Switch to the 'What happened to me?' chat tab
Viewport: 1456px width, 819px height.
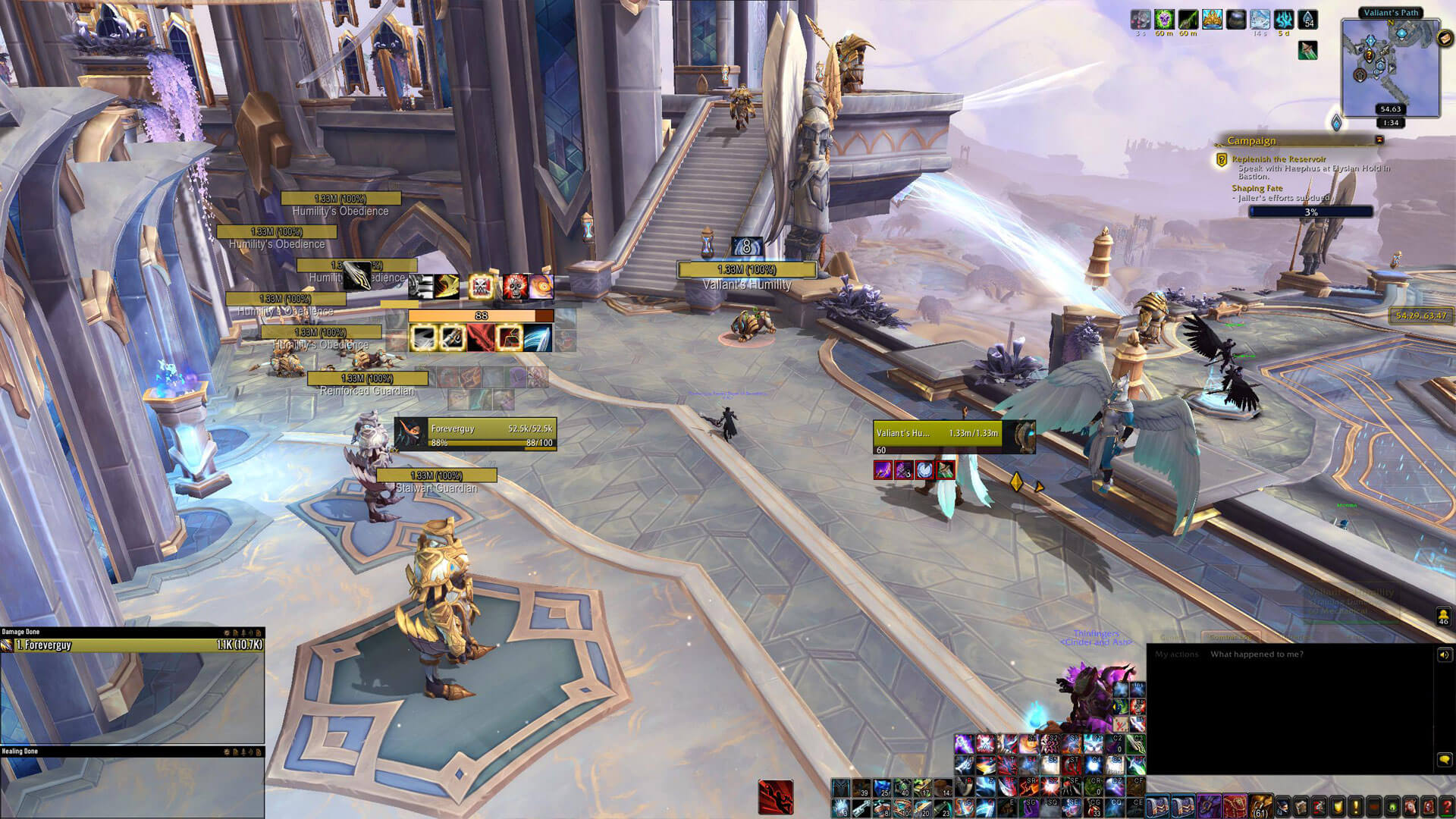click(1257, 654)
